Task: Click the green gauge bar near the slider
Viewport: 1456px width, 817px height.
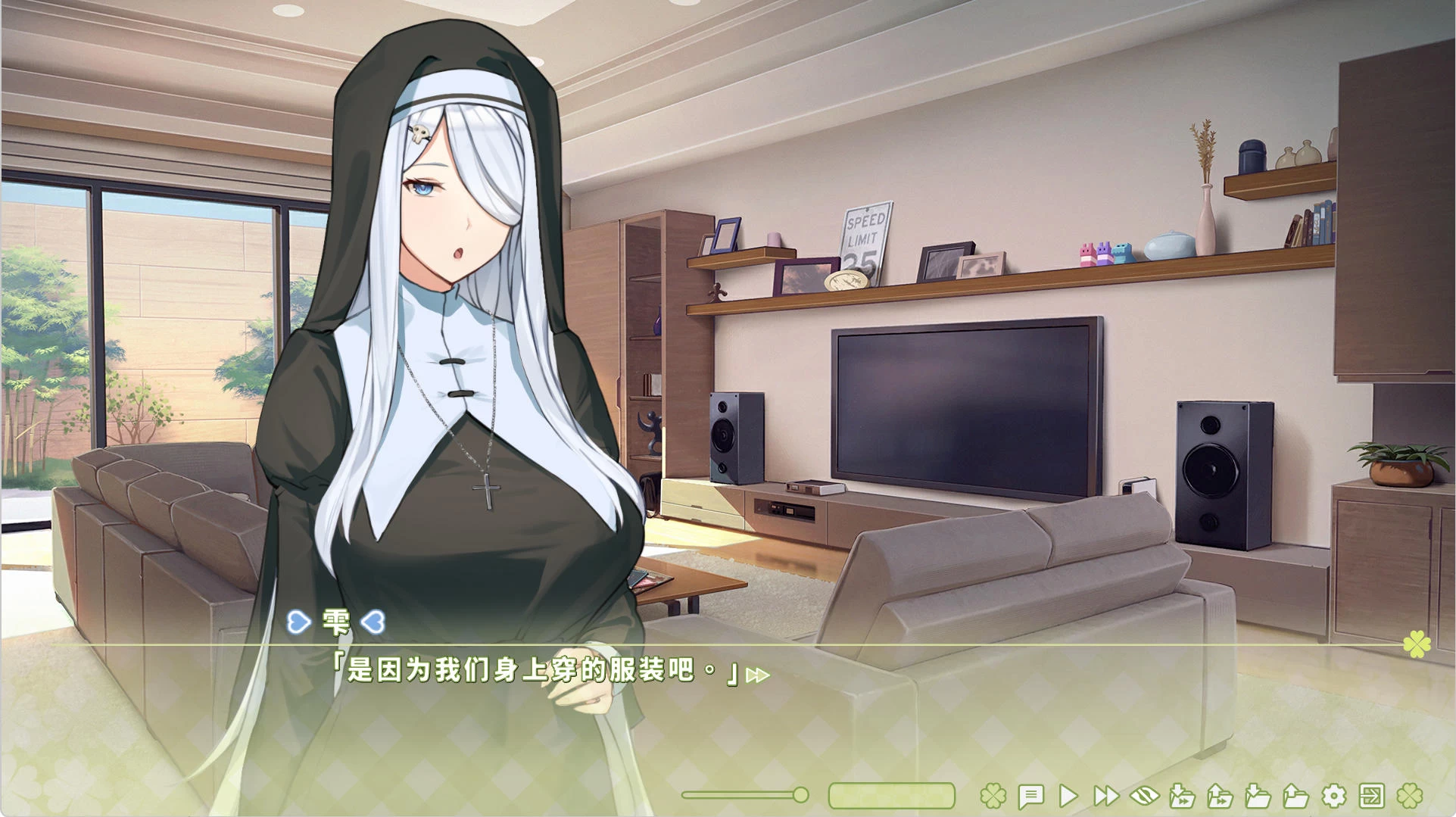Action: [x=892, y=796]
